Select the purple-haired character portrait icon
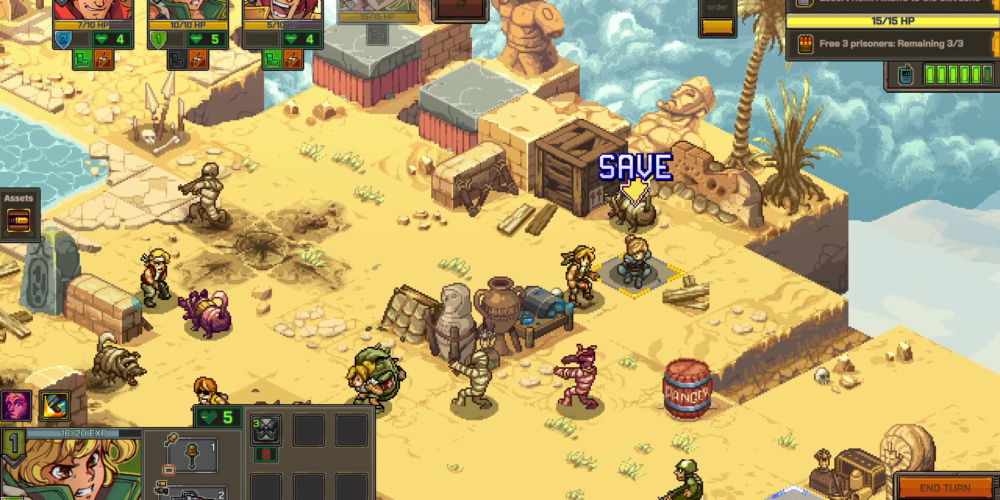 point(16,406)
